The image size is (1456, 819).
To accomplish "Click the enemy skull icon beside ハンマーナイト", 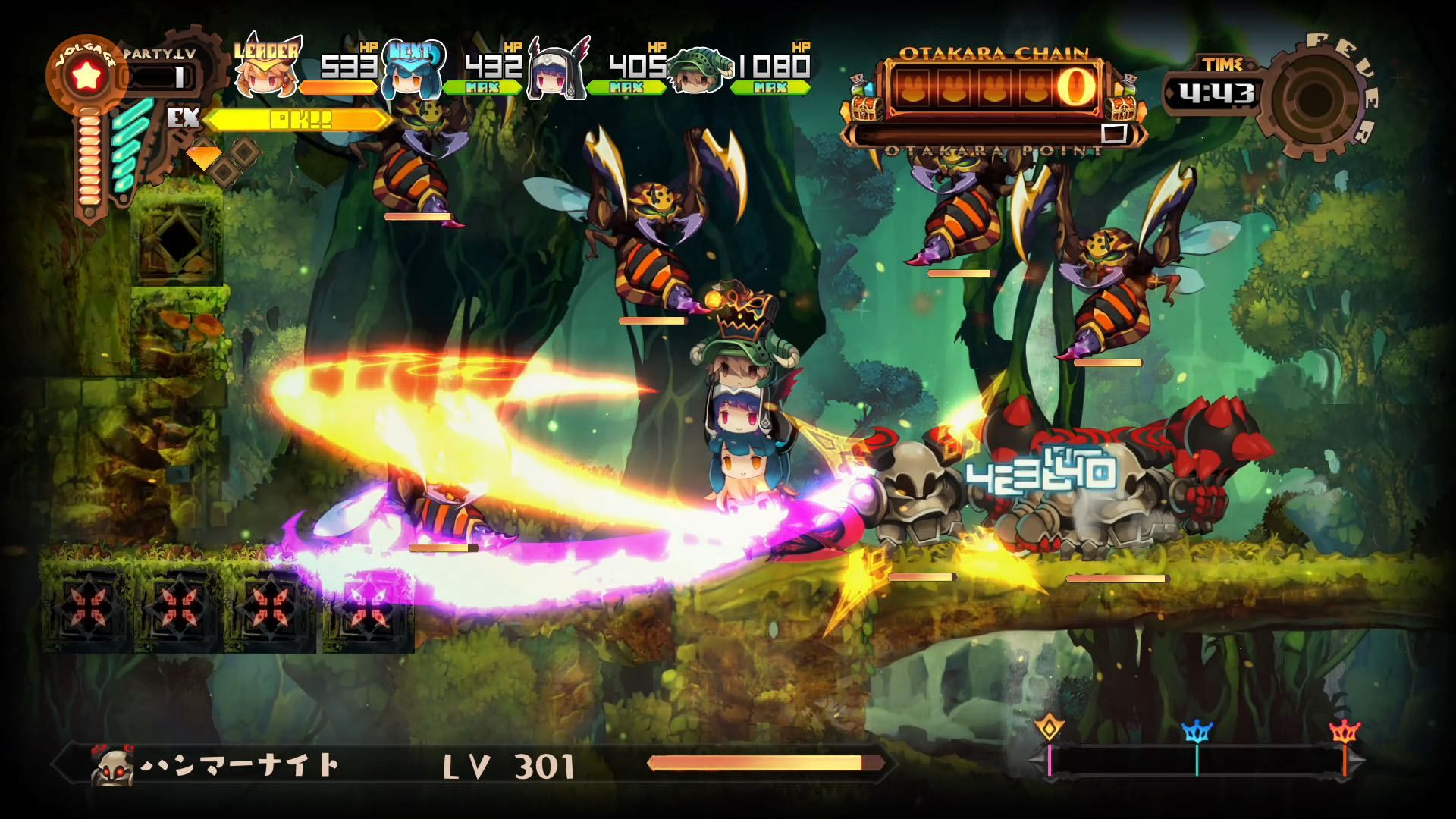I will [x=111, y=765].
